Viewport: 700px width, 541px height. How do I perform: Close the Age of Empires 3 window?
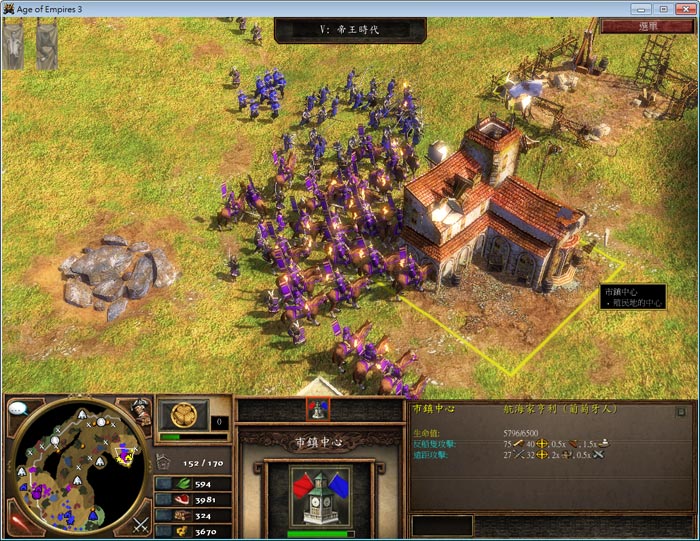(x=684, y=8)
